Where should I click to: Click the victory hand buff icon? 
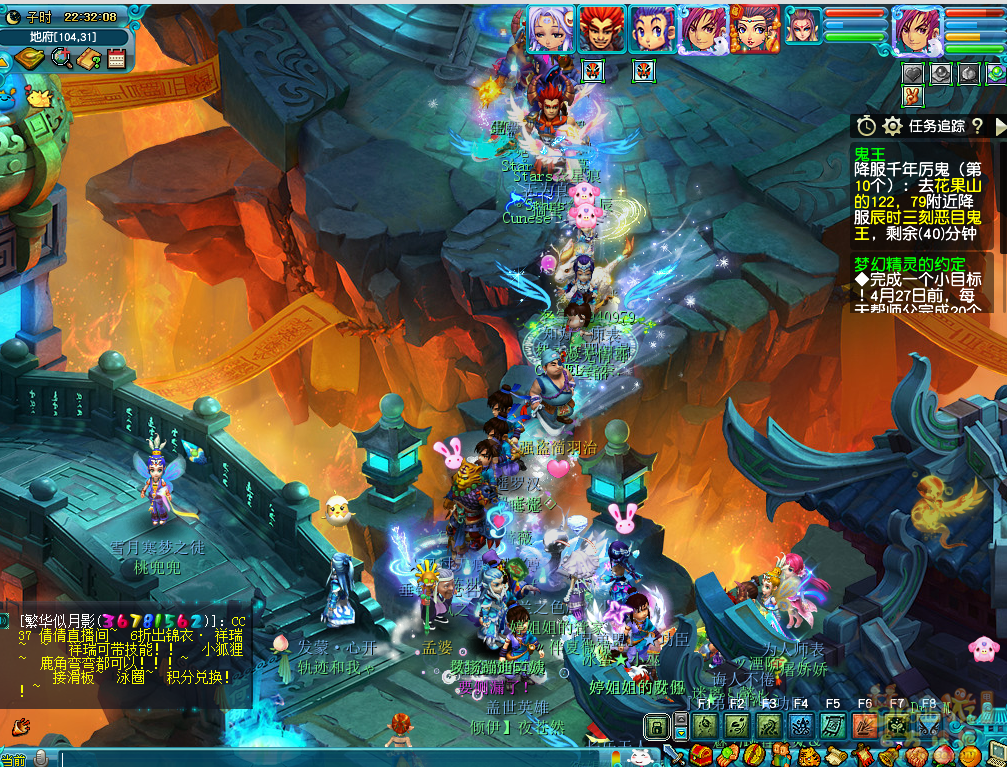(911, 96)
